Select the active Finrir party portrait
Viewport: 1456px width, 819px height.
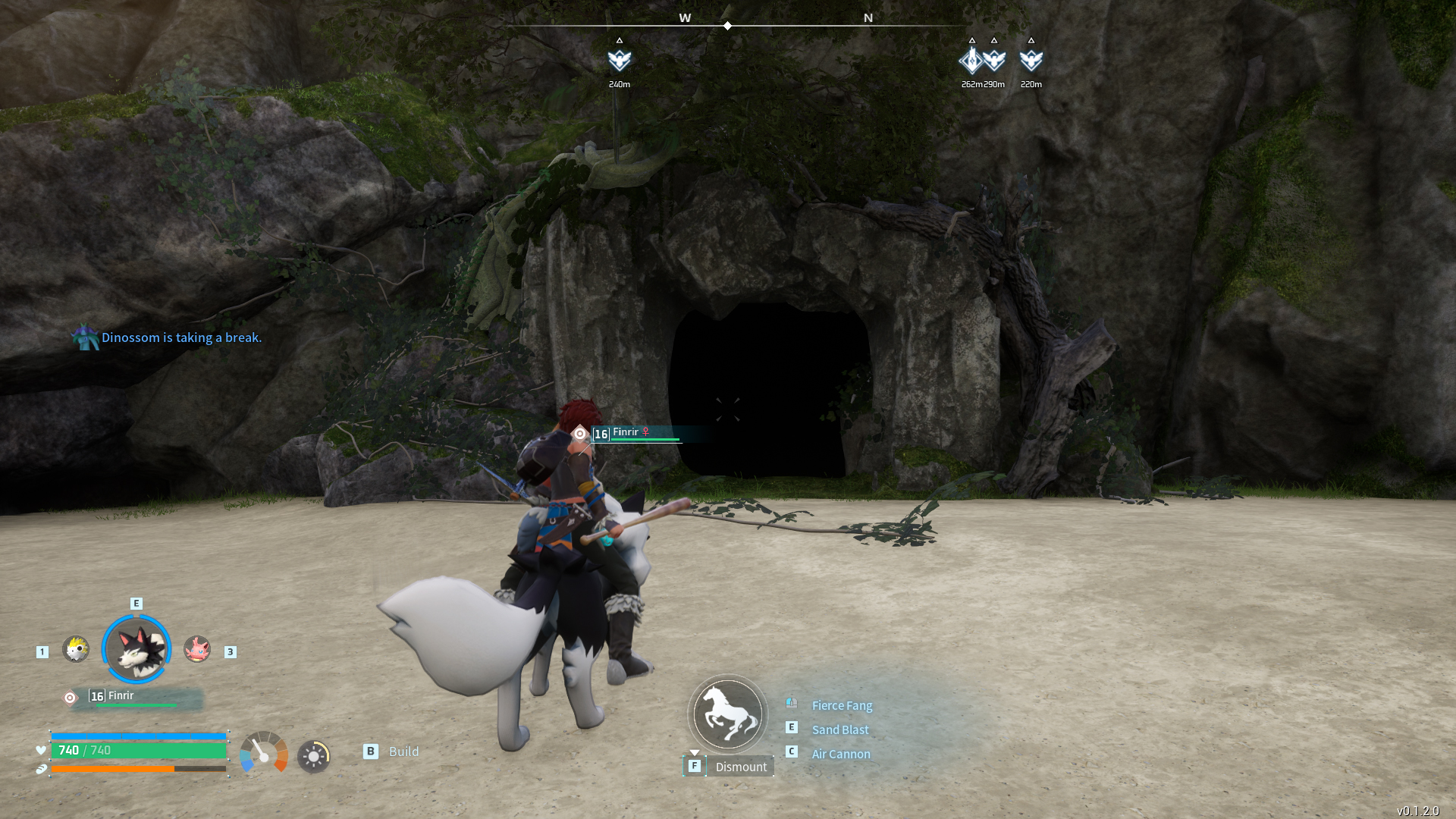click(x=136, y=649)
